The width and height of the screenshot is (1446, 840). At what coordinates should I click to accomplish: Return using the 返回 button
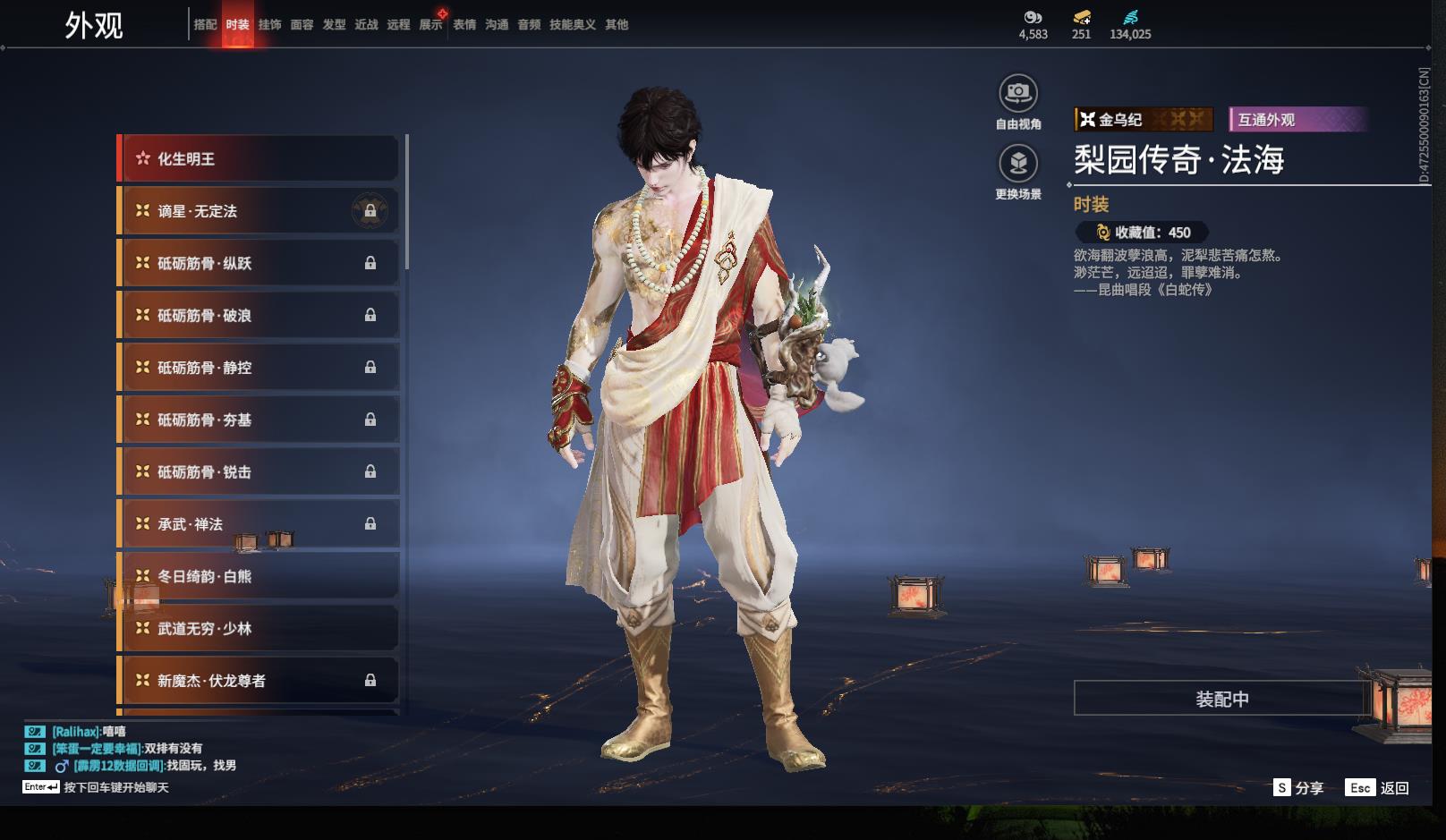[1379, 788]
